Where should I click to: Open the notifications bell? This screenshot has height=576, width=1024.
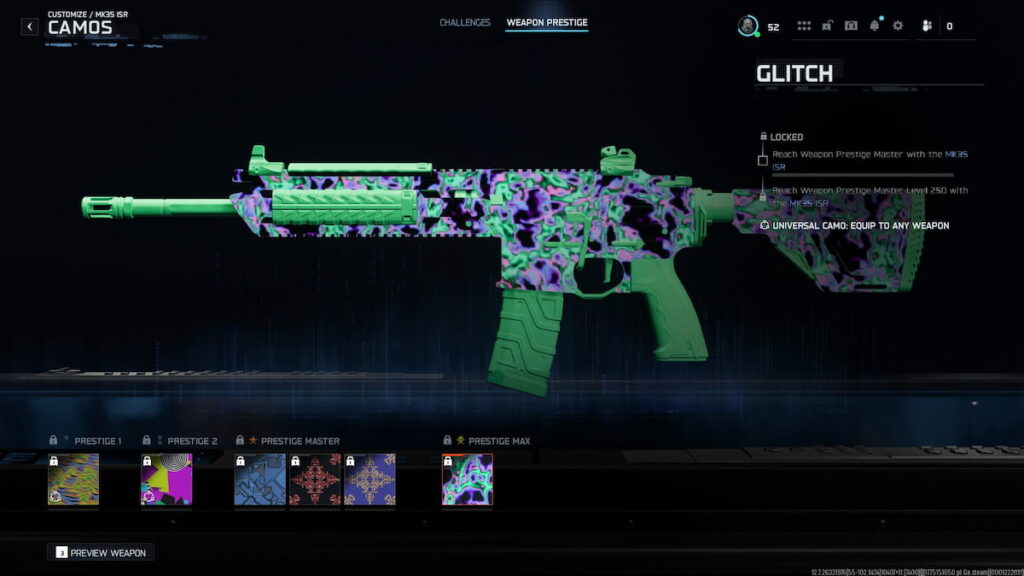[875, 26]
